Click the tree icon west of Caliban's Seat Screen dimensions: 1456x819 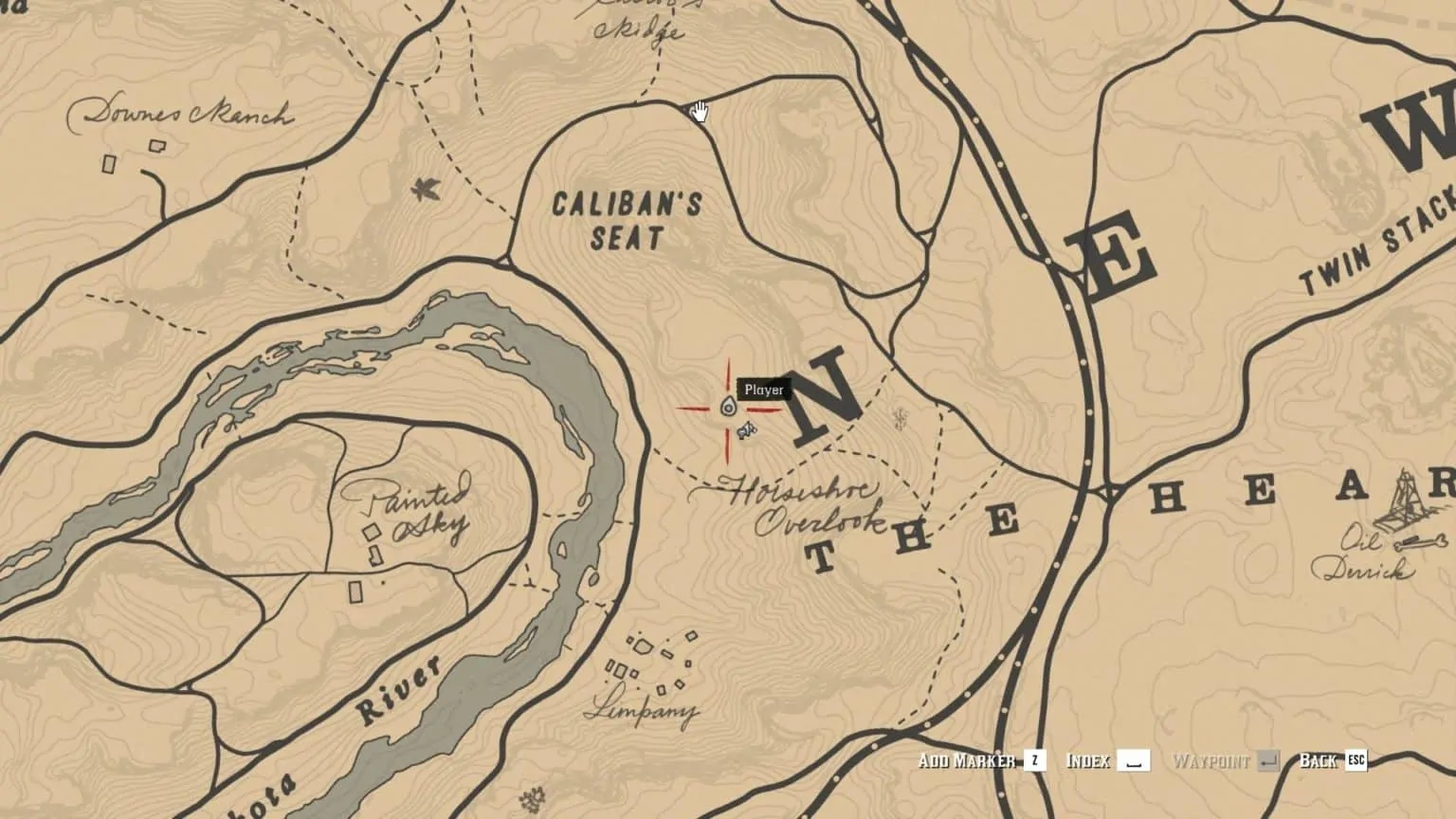pyautogui.click(x=424, y=189)
